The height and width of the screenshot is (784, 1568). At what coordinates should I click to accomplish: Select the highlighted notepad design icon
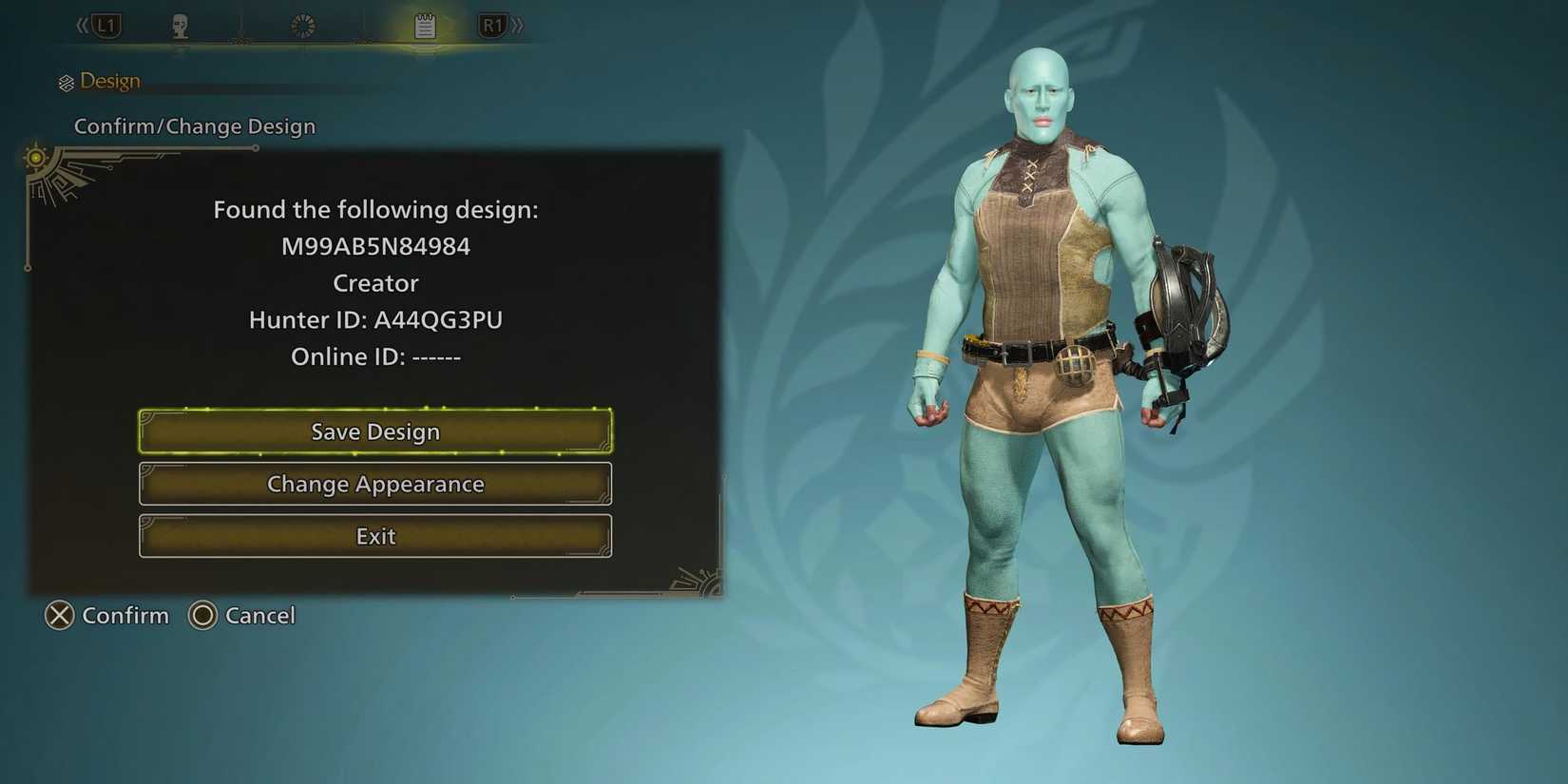coord(424,25)
